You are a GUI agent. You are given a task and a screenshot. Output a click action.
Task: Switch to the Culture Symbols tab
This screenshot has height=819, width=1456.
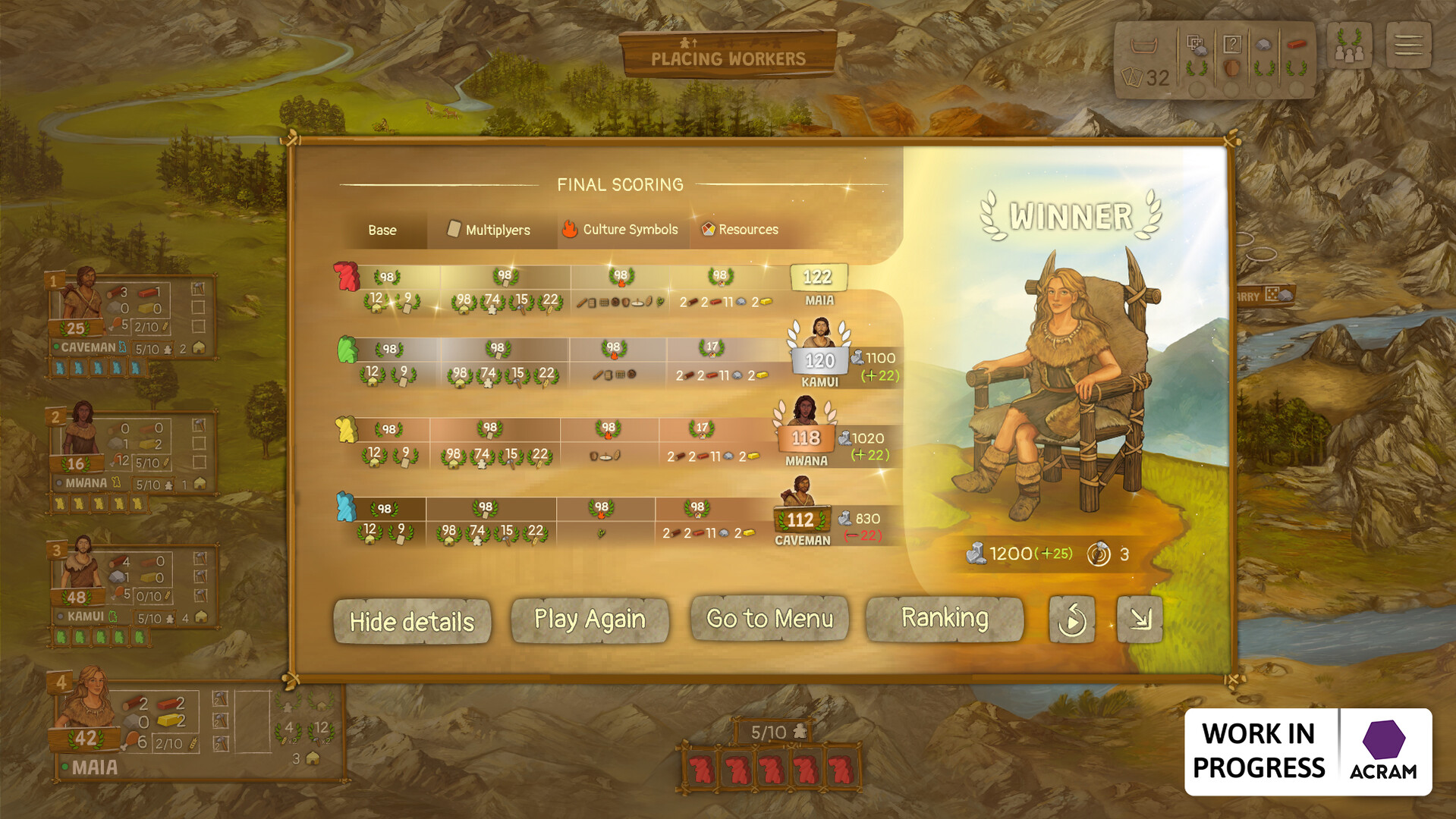622,230
